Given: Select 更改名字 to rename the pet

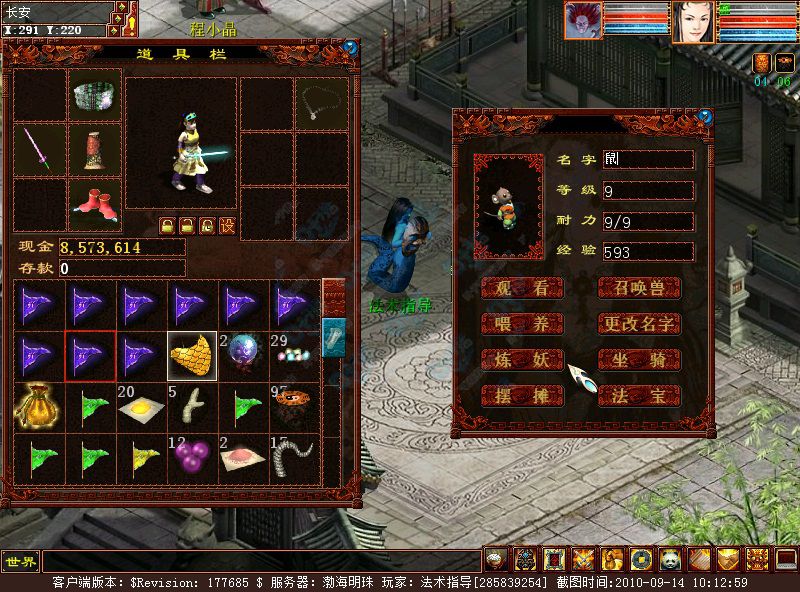Looking at the screenshot, I should pyautogui.click(x=639, y=324).
